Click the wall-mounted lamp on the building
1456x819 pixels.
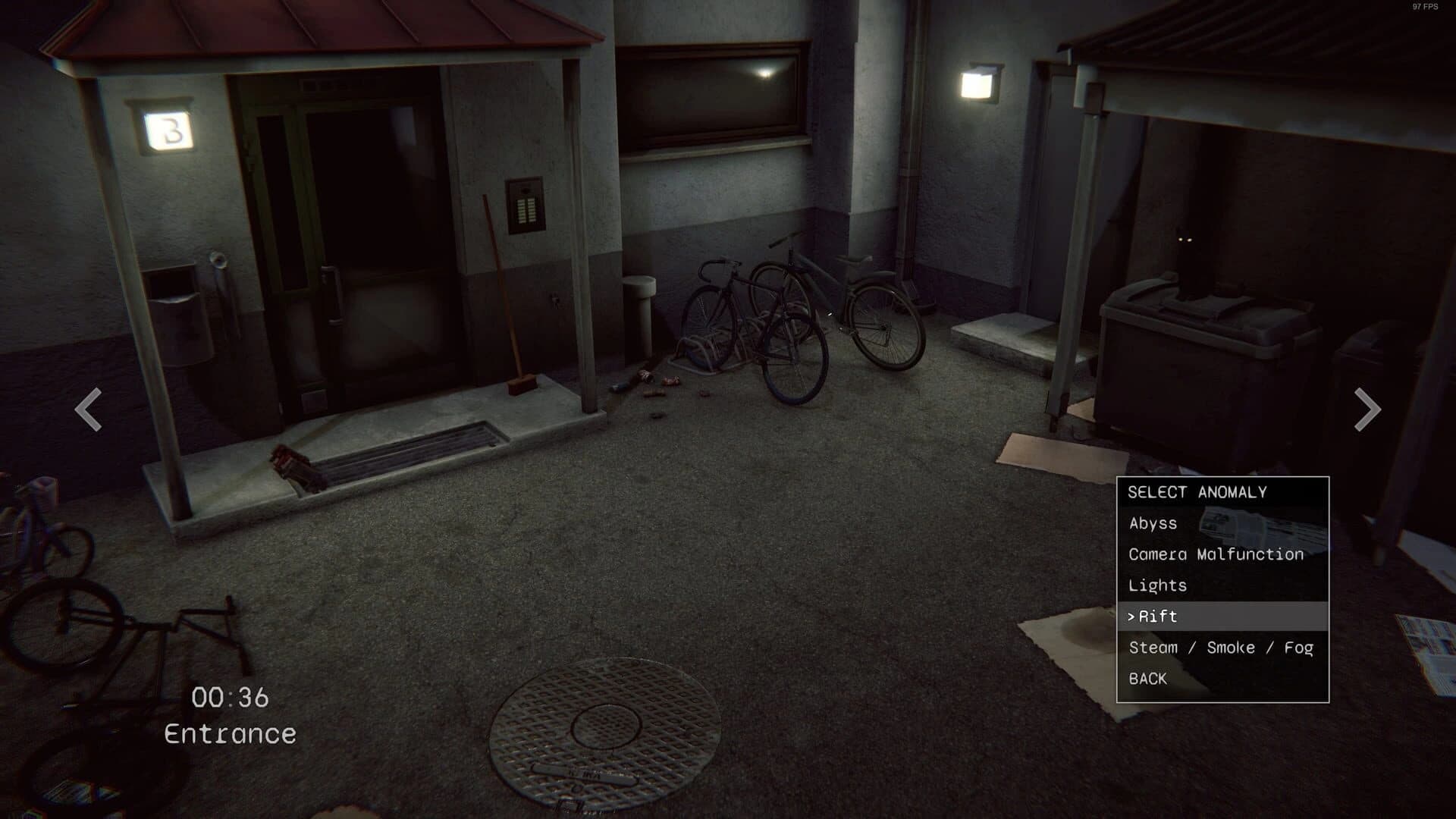979,83
